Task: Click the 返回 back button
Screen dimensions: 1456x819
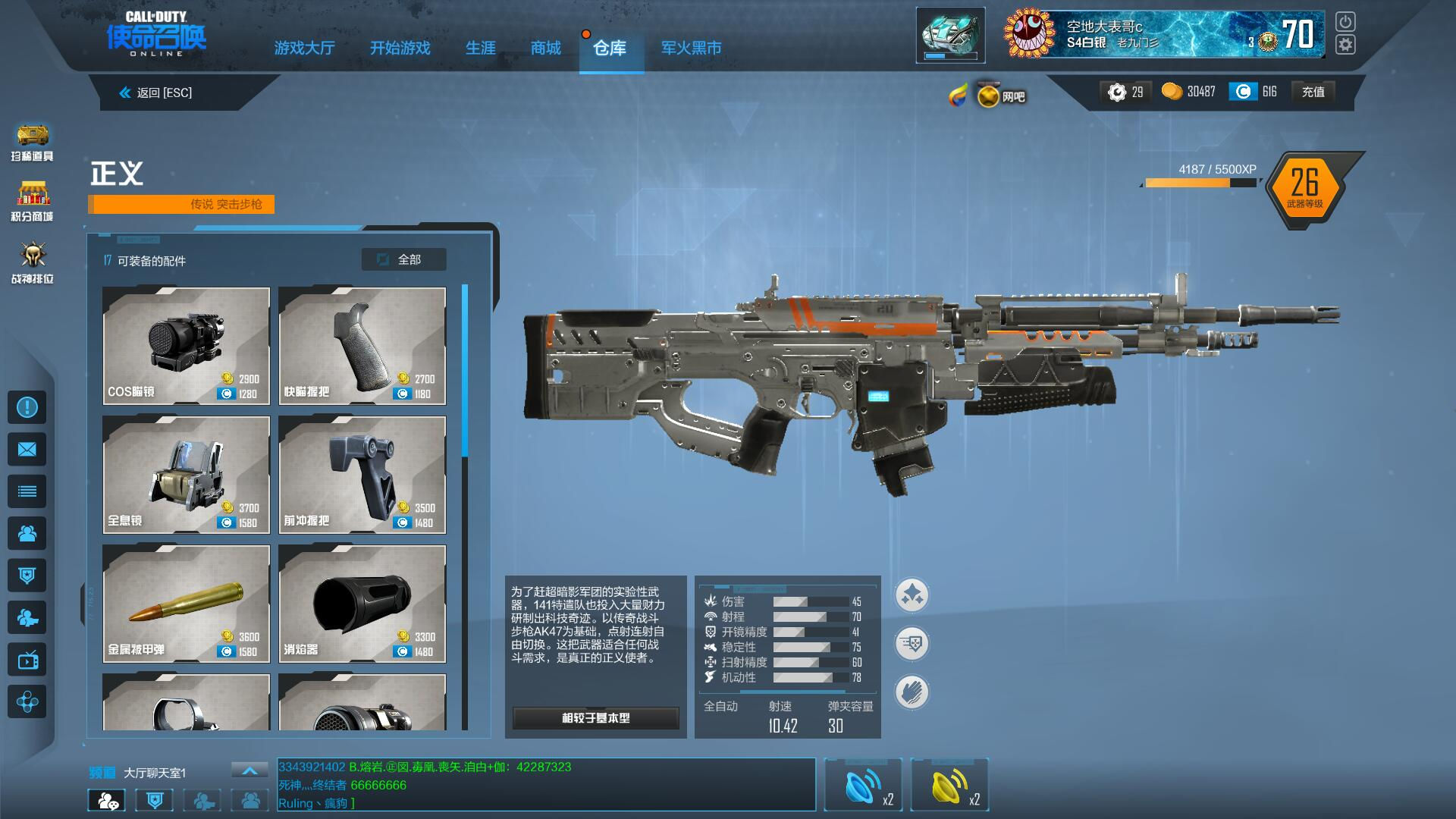Action: (156, 93)
